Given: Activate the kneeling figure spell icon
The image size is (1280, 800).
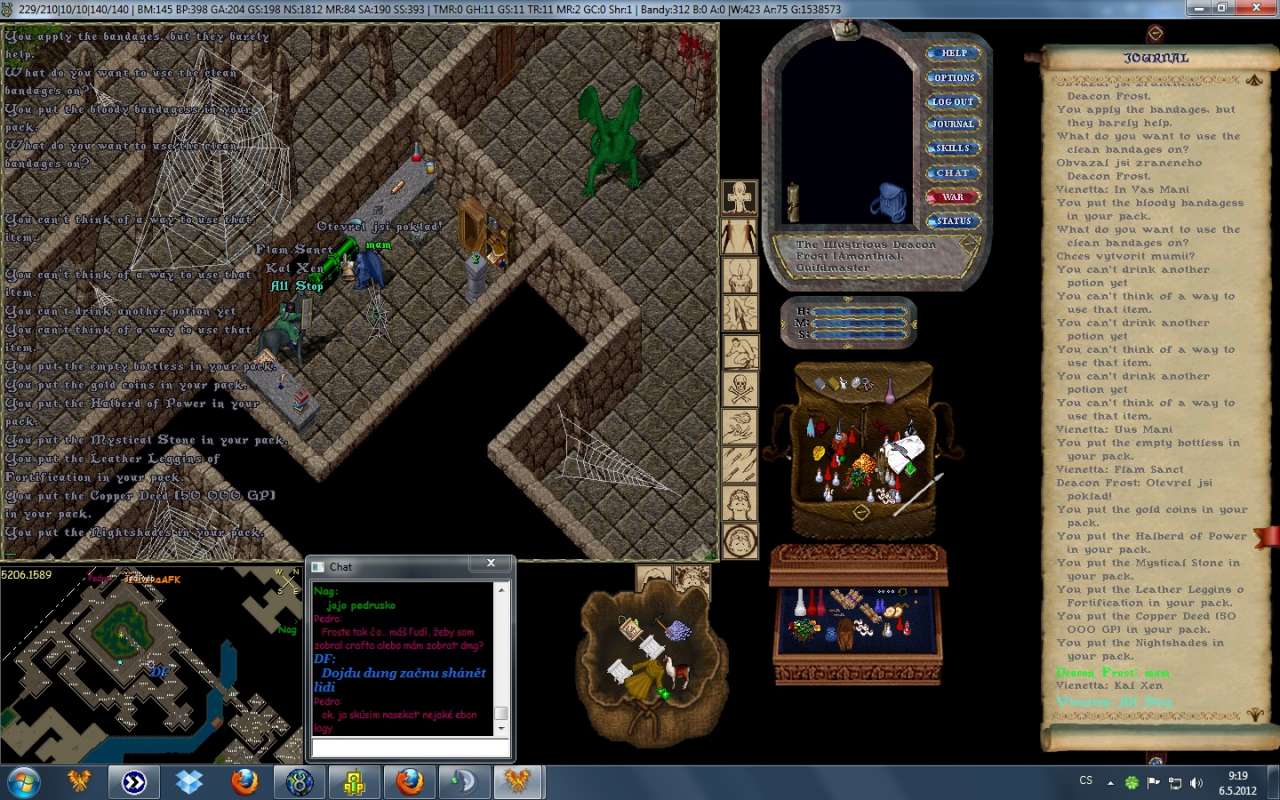Looking at the screenshot, I should click(740, 351).
